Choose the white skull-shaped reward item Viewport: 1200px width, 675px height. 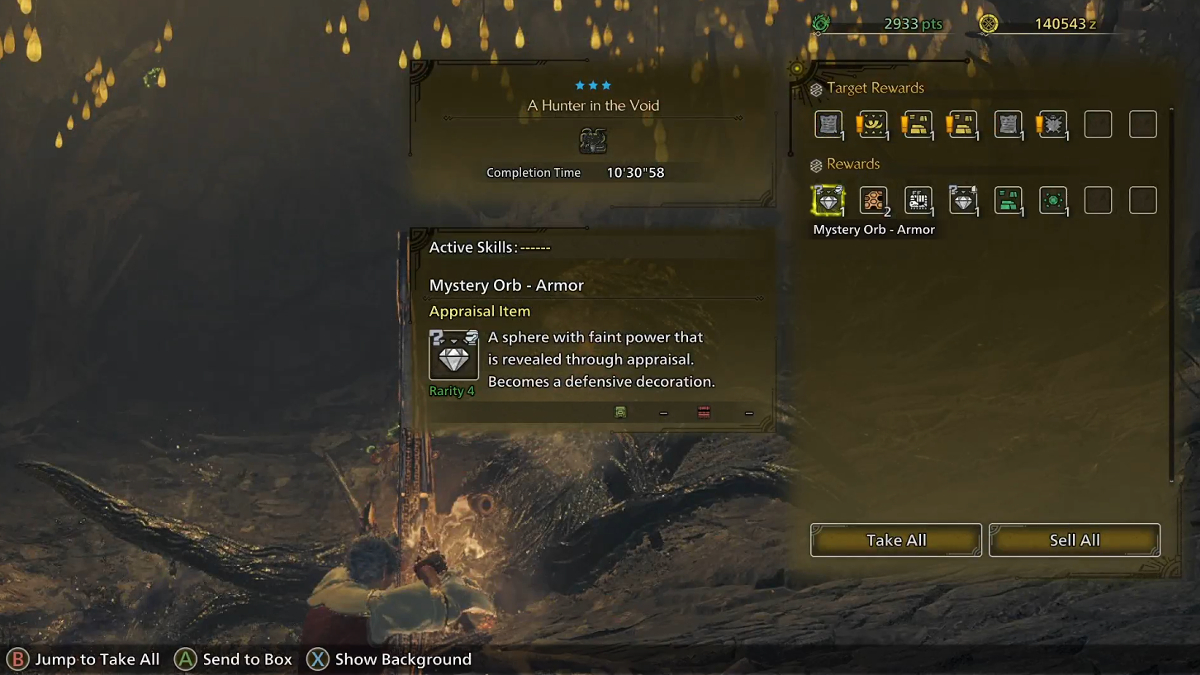tap(918, 200)
